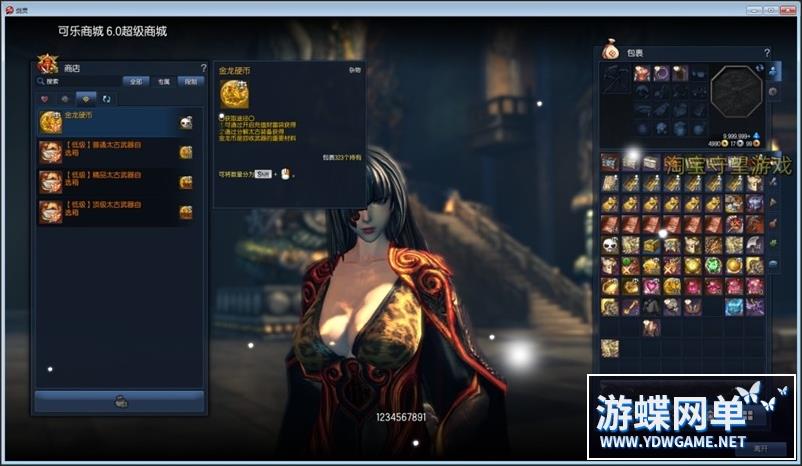Image resolution: width=802 pixels, height=466 pixels.
Task: Click the purchase button below the shop list
Action: (x=120, y=401)
